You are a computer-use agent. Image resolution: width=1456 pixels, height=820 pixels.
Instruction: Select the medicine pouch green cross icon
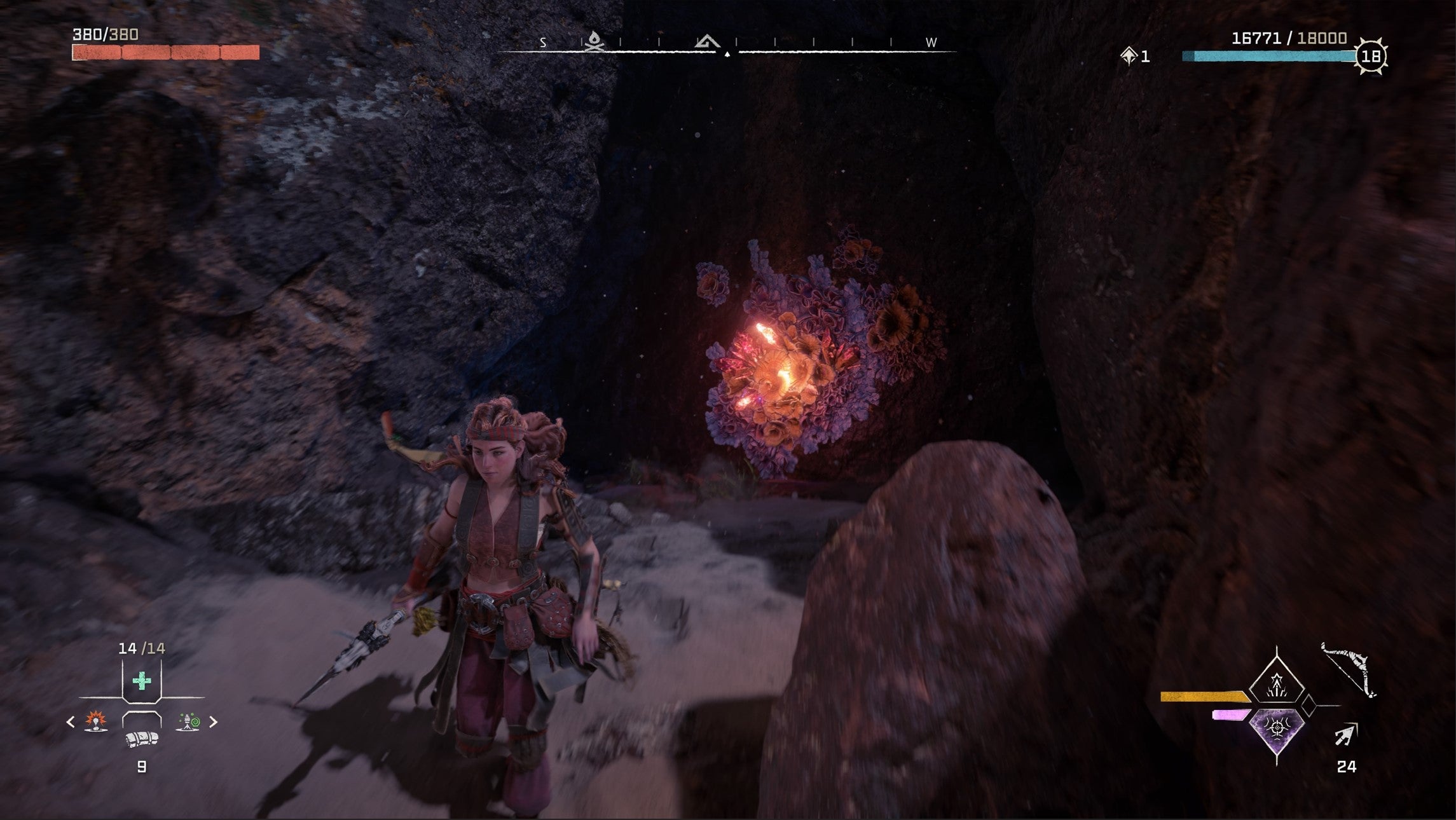pyautogui.click(x=141, y=681)
